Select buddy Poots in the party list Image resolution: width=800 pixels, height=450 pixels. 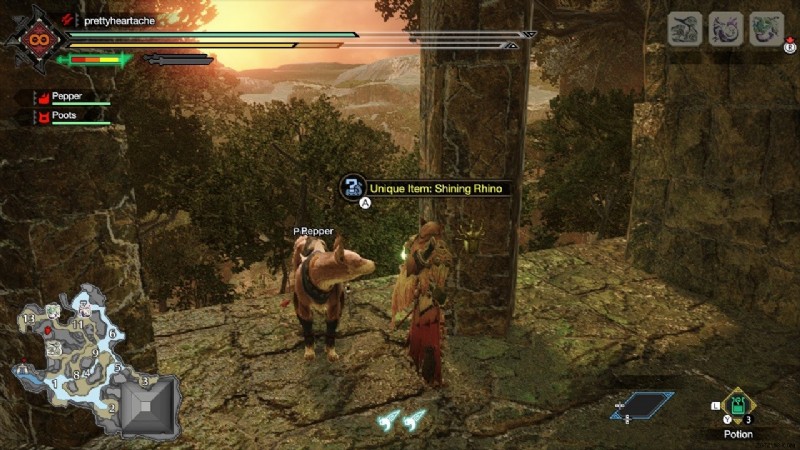coord(66,116)
